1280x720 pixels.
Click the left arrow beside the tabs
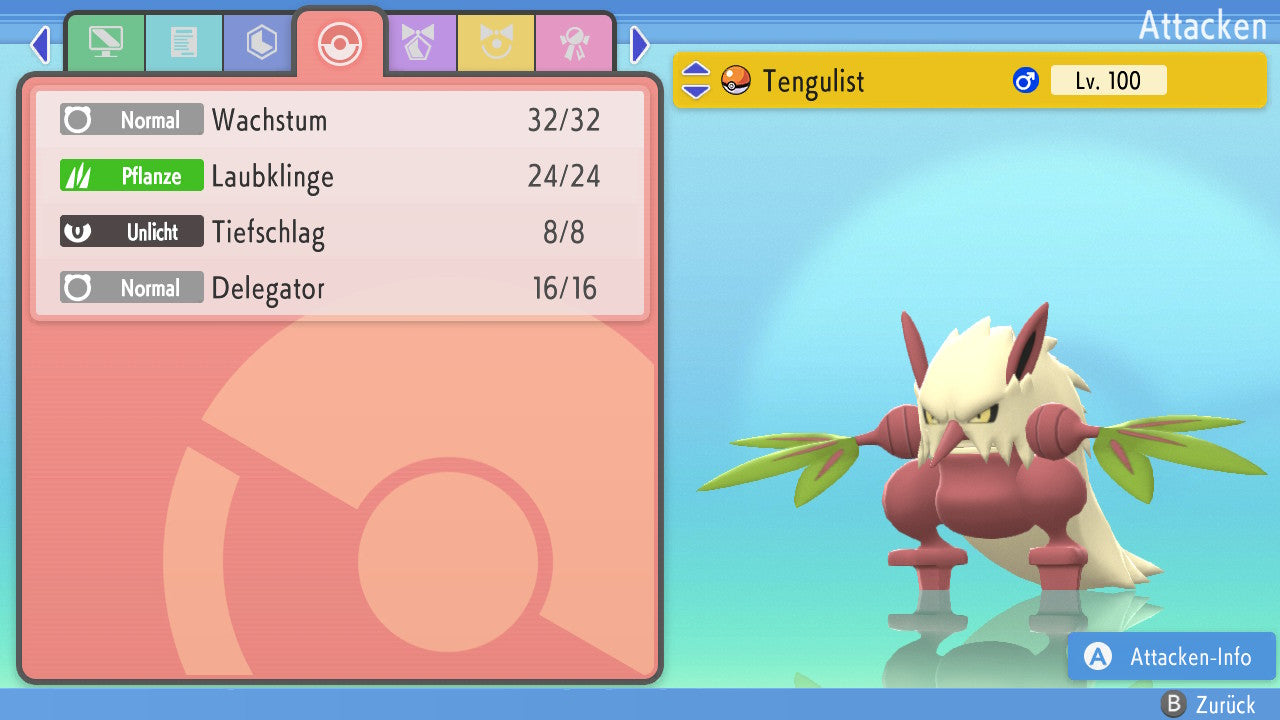(x=40, y=44)
